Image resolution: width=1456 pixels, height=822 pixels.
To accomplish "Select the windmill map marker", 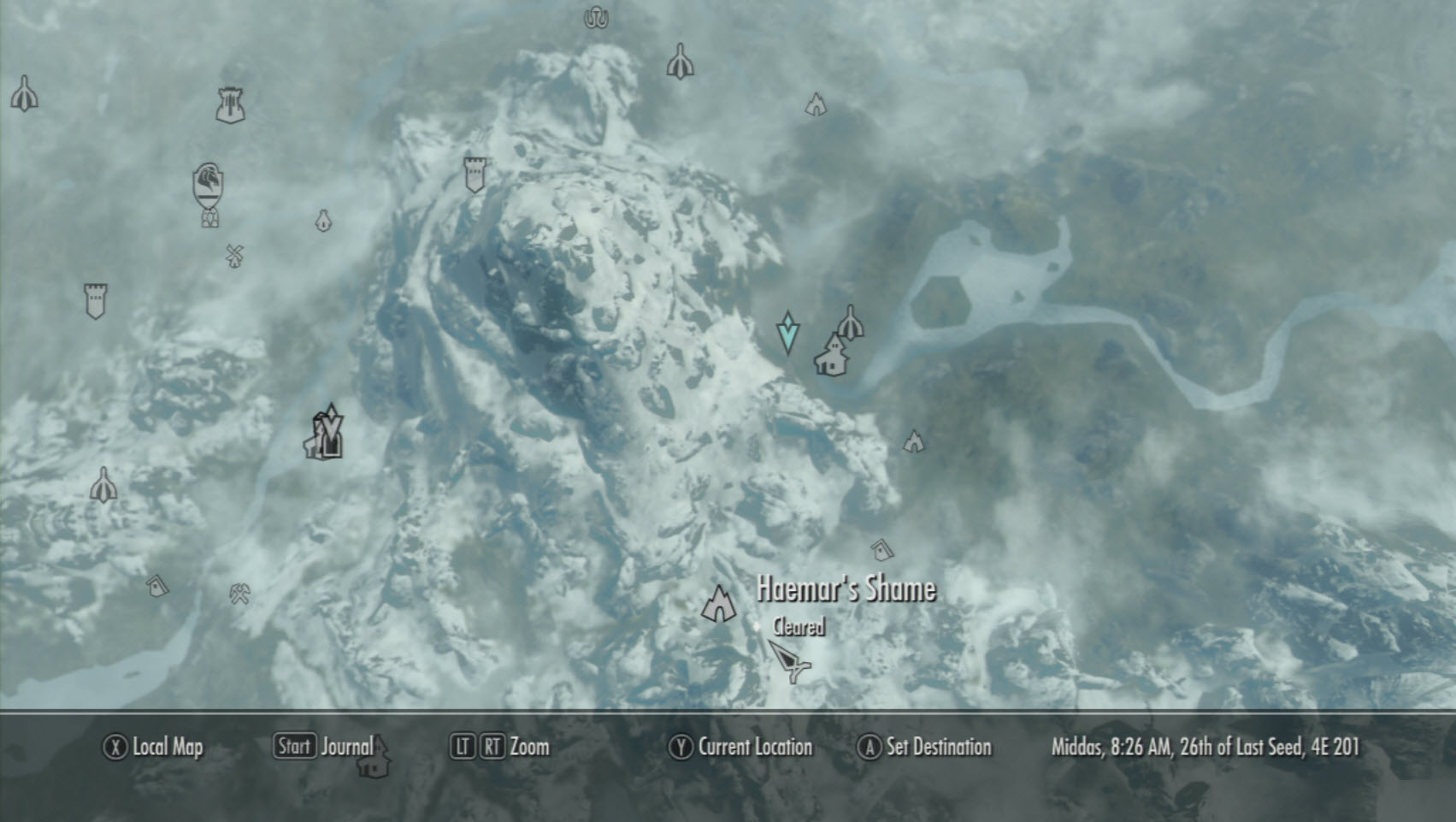I will 235,255.
